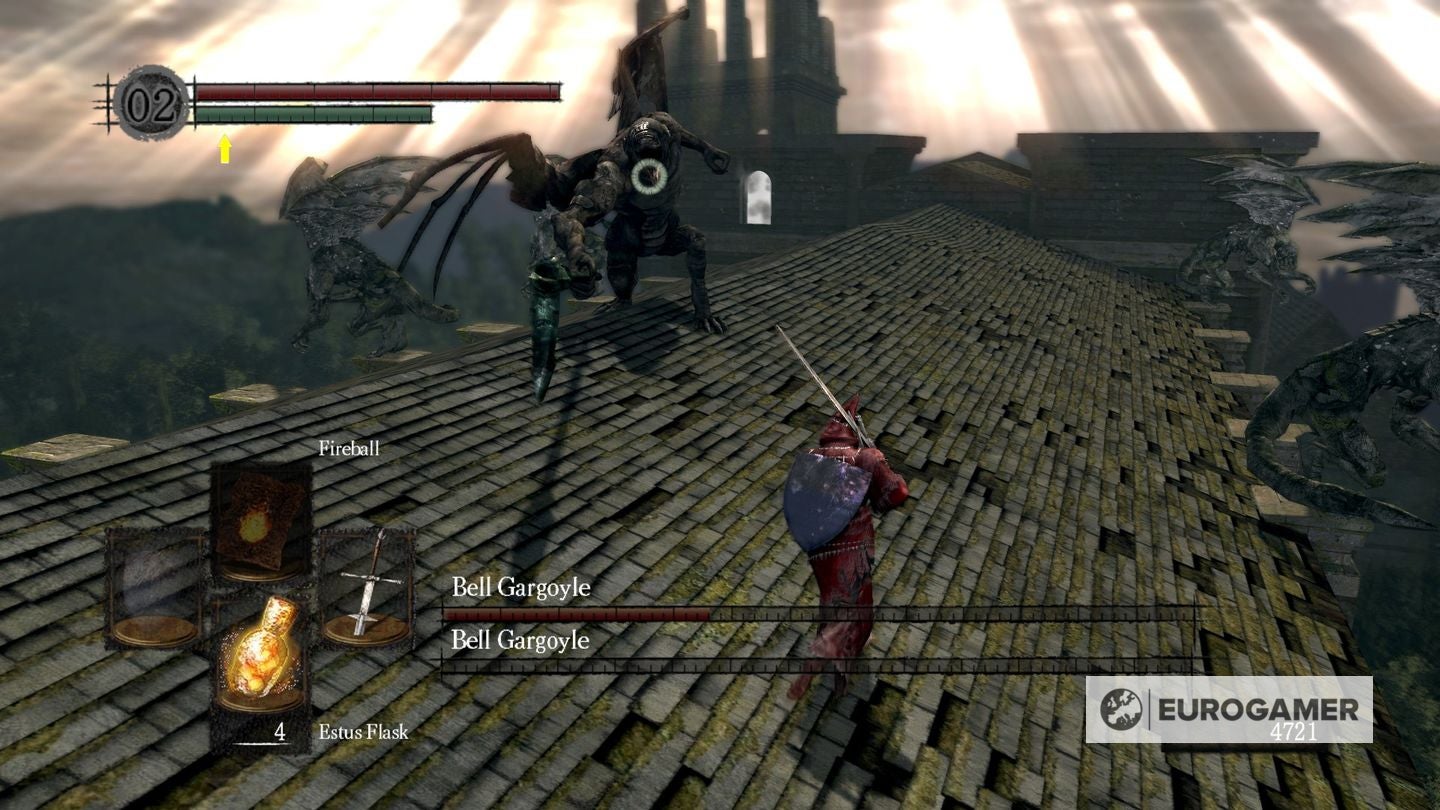Click the upper Bell Gargoyle name label
The height and width of the screenshot is (810, 1440).
coord(522,588)
